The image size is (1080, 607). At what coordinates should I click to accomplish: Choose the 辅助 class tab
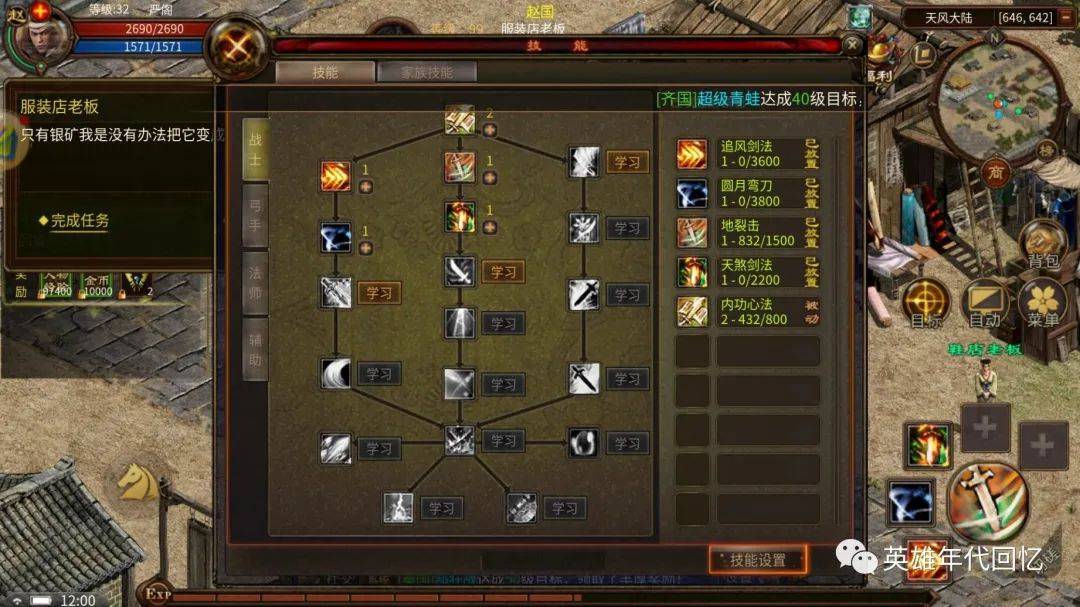(255, 348)
